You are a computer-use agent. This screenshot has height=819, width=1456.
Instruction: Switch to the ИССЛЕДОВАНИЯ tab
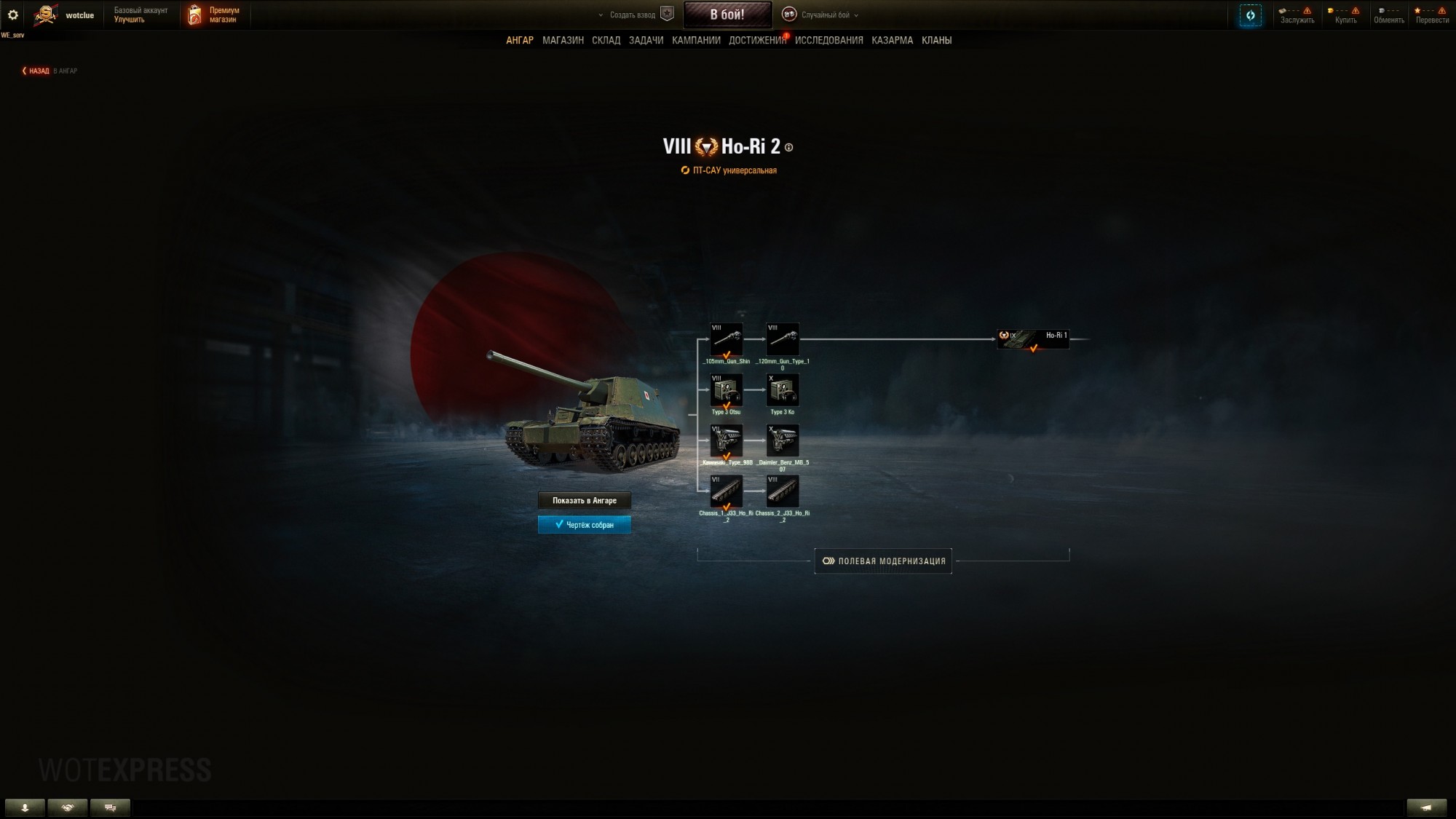point(829,41)
